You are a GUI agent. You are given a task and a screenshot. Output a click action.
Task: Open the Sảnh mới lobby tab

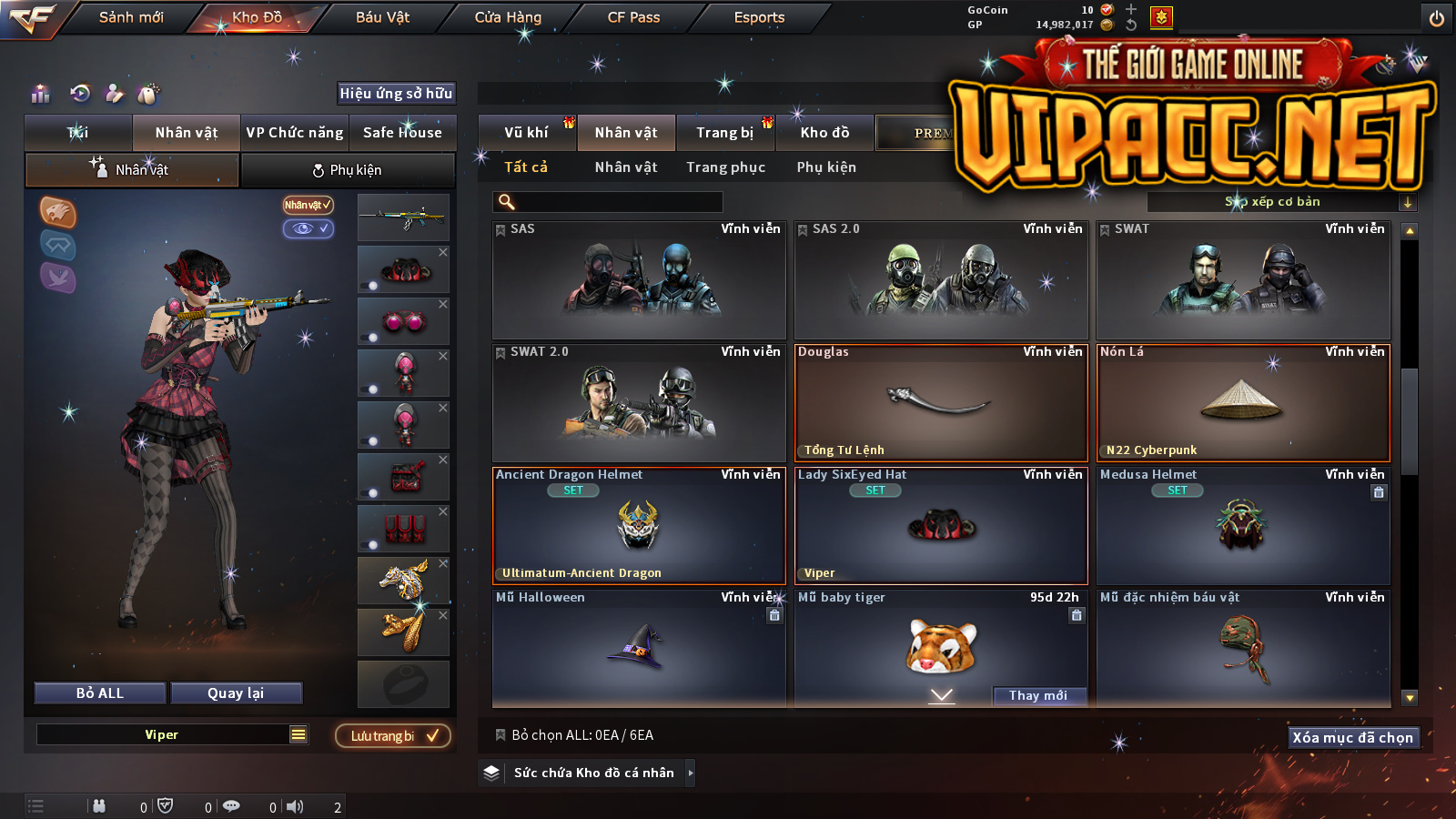131,17
